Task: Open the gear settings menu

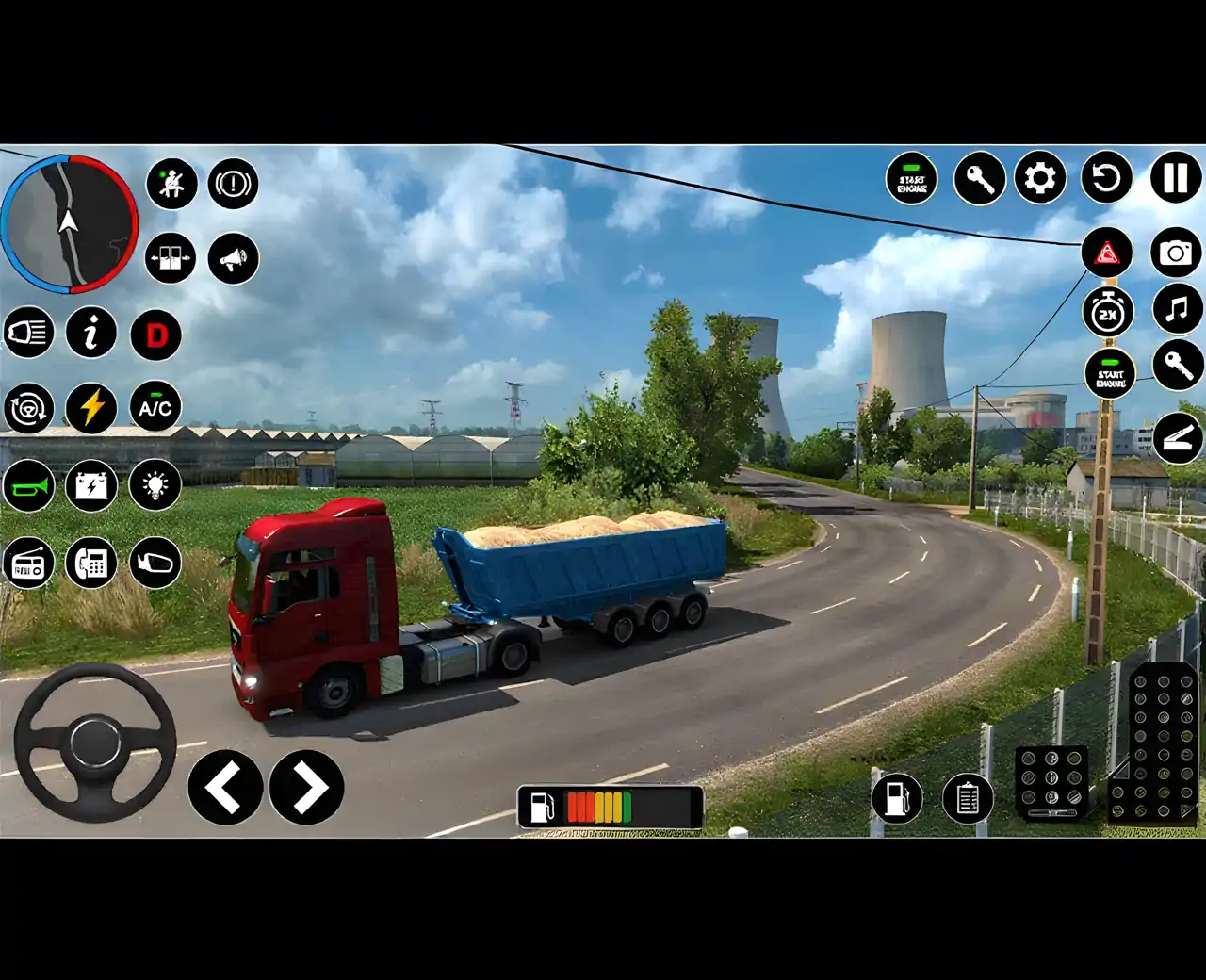Action: point(1040,178)
